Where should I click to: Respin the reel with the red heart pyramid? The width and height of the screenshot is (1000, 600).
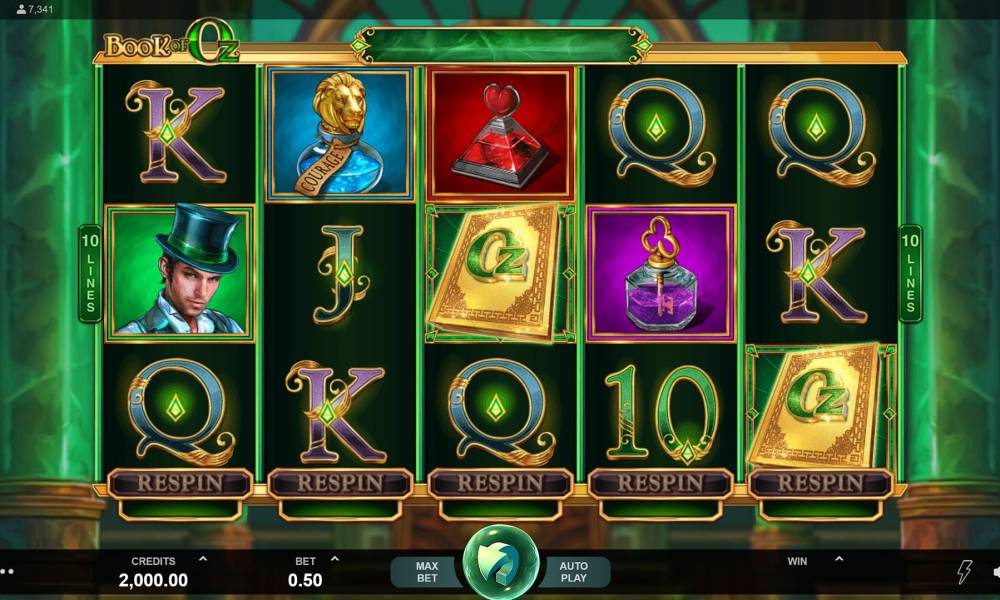pyautogui.click(x=500, y=483)
